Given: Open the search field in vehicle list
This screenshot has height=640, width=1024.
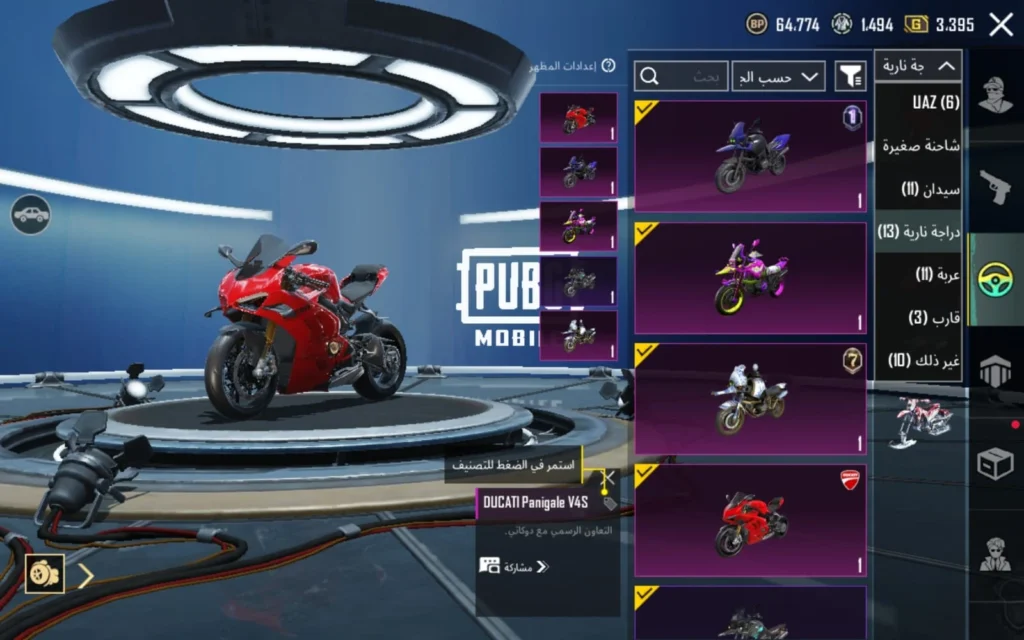Looking at the screenshot, I should click(681, 76).
